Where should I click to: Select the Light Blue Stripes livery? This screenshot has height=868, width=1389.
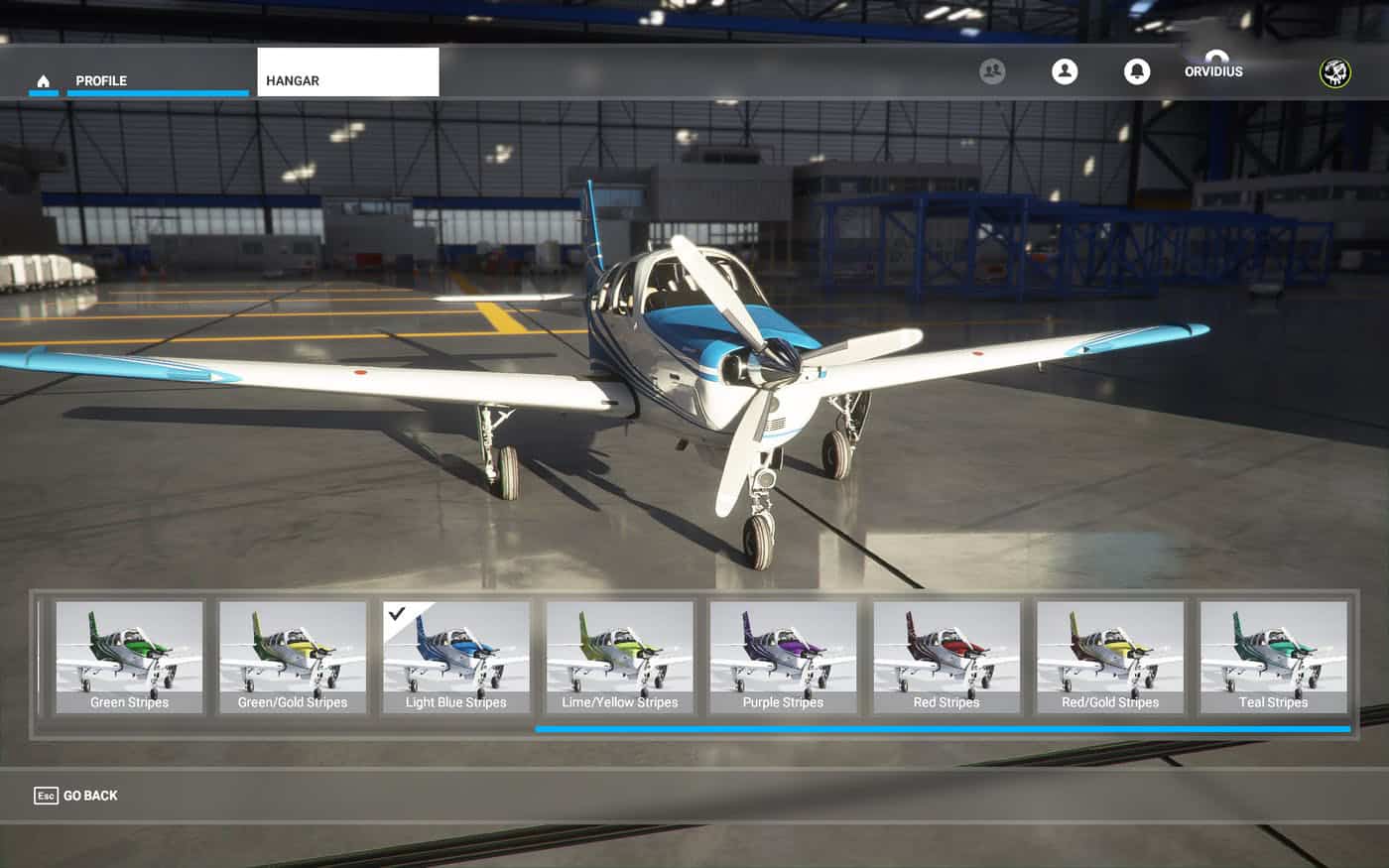(x=456, y=657)
